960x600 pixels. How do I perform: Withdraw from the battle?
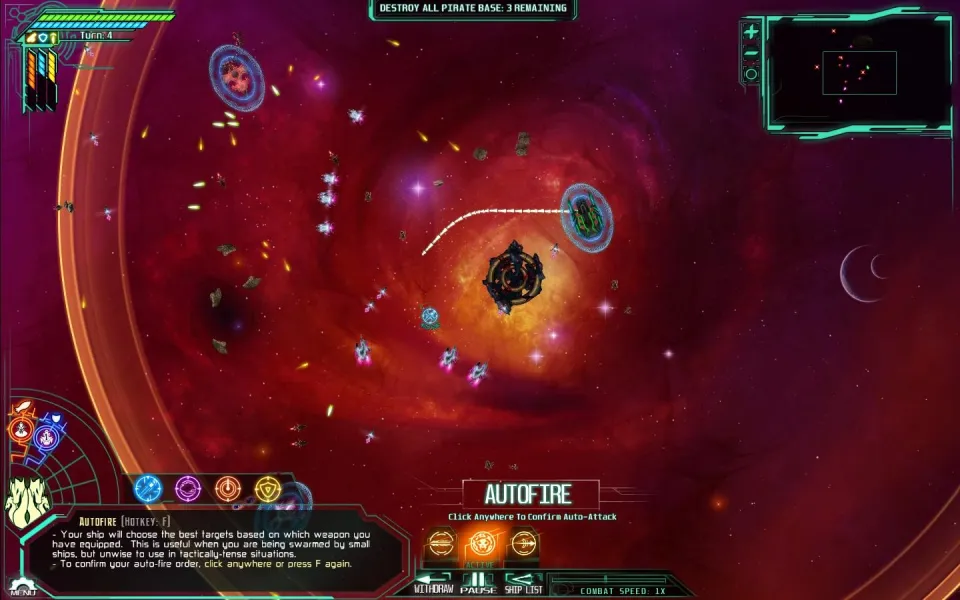pos(434,582)
